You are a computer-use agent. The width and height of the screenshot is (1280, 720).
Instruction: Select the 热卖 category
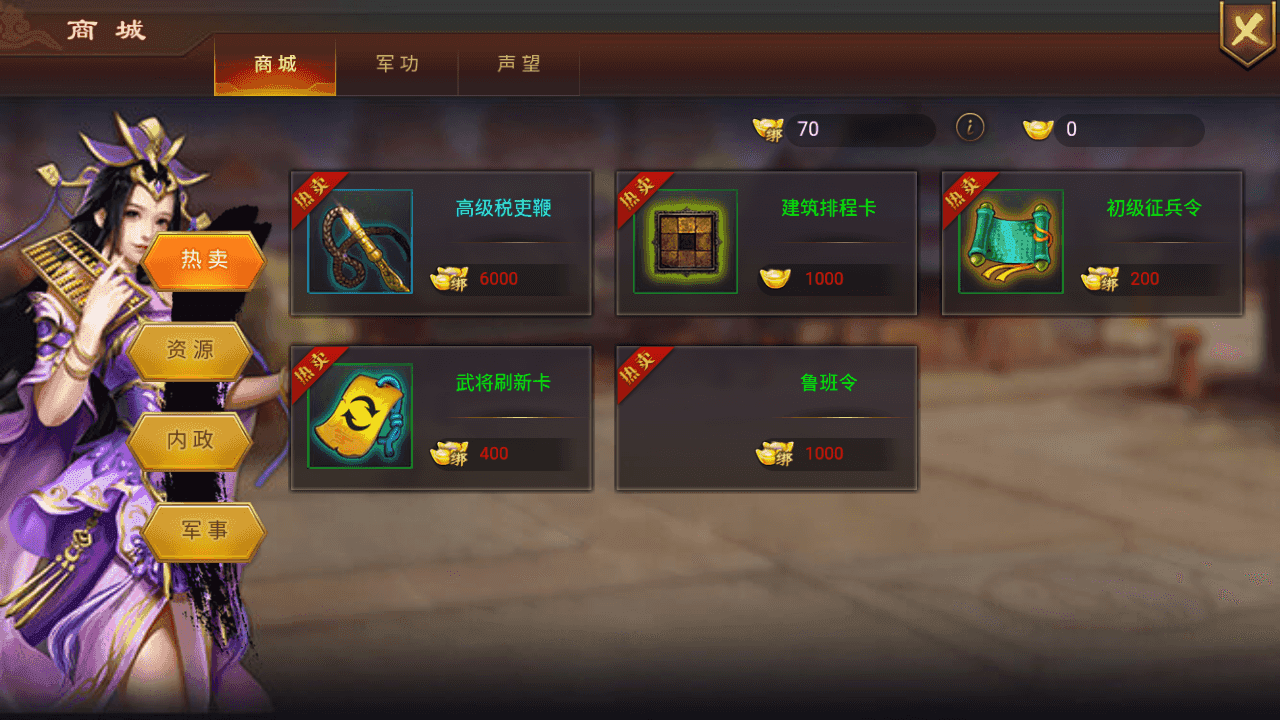[x=204, y=261]
